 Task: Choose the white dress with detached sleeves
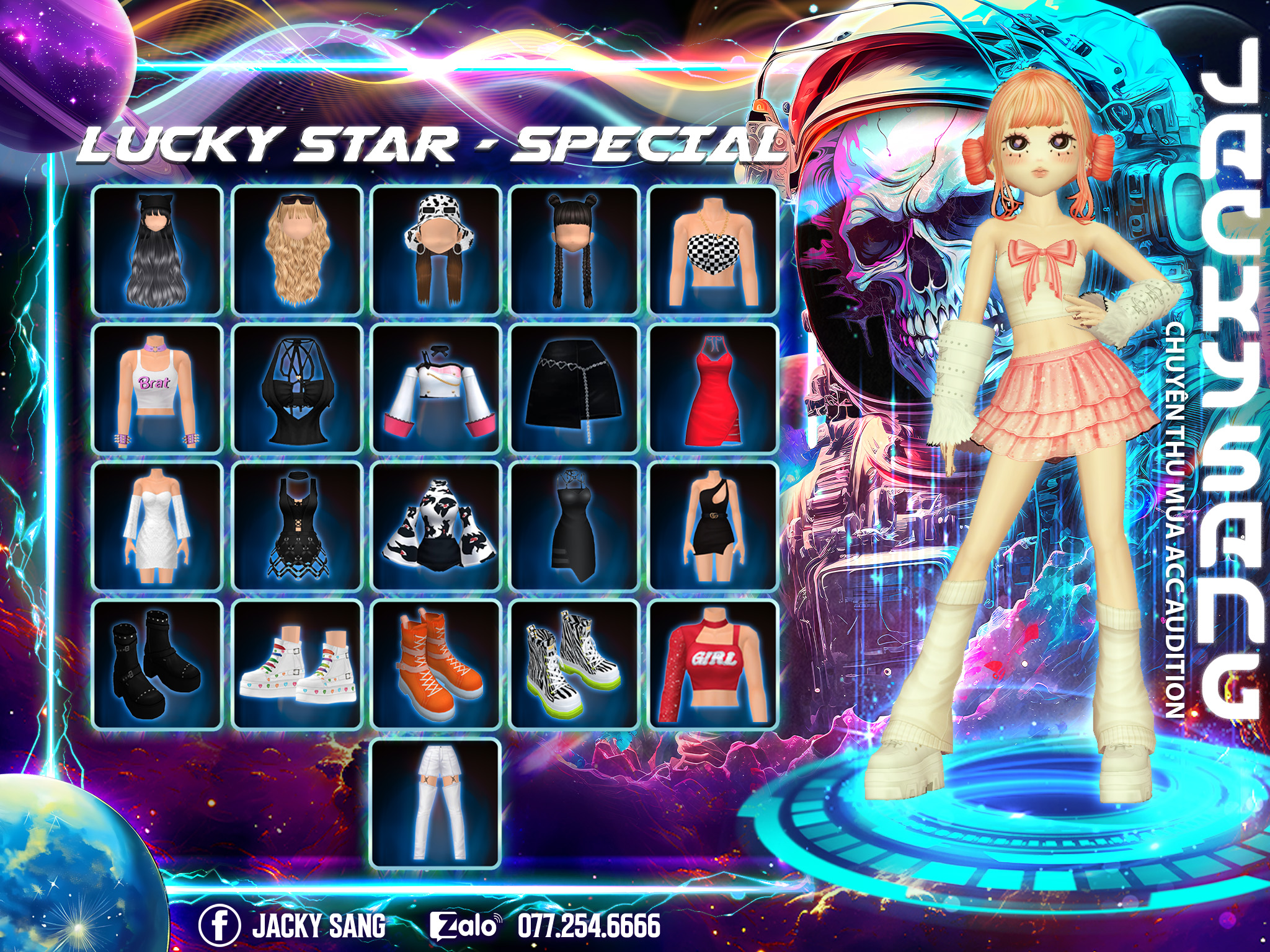(x=157, y=527)
